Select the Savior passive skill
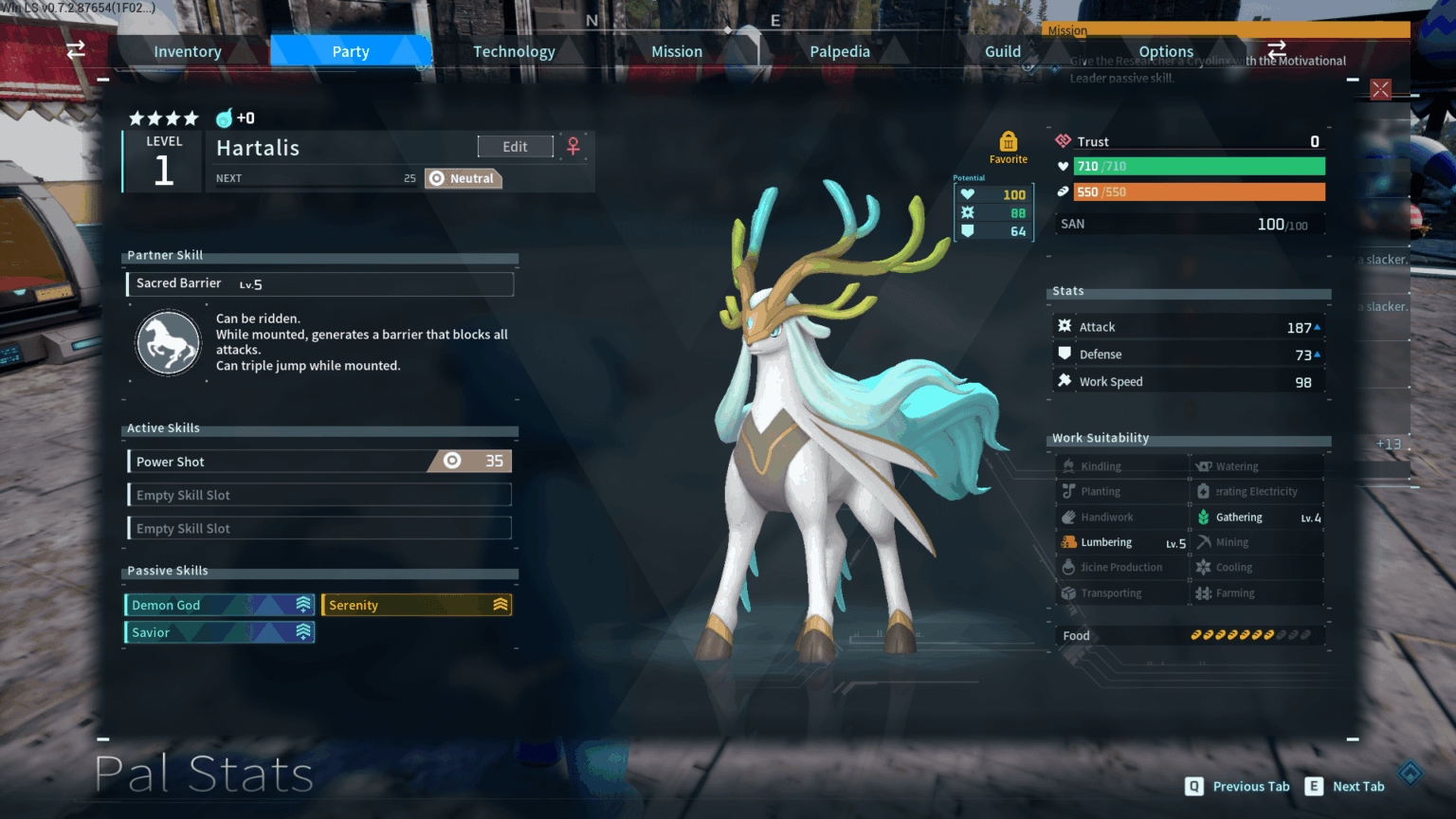 (219, 632)
